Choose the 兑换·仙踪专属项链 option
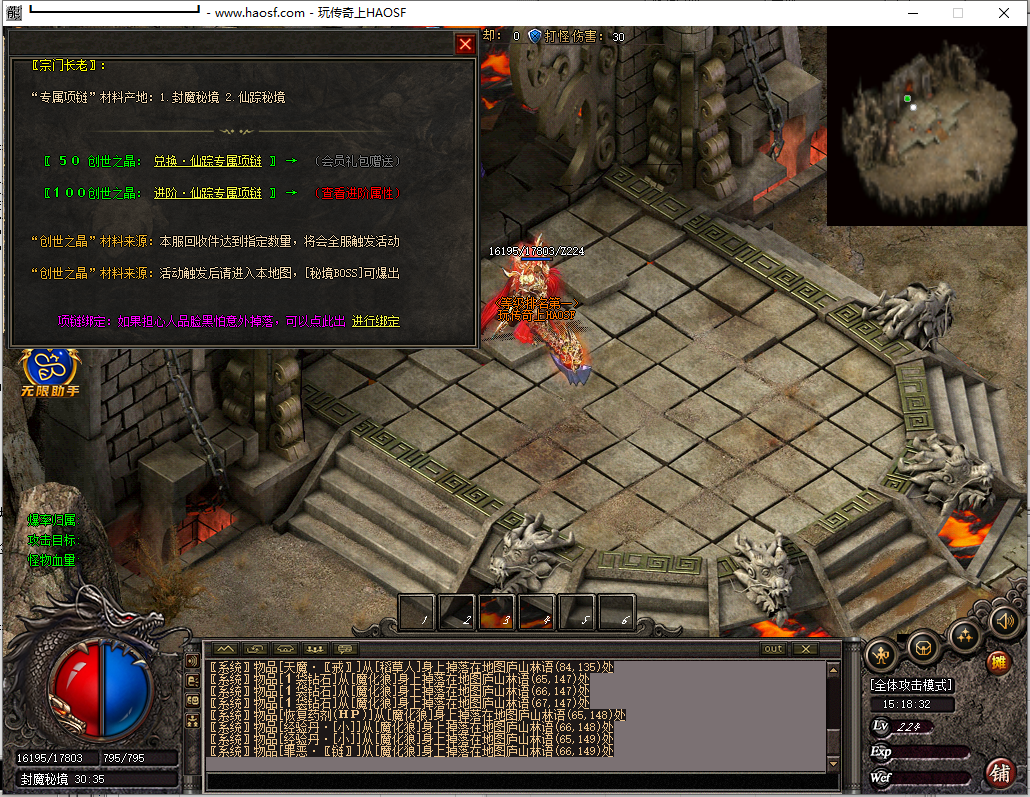 (208, 161)
